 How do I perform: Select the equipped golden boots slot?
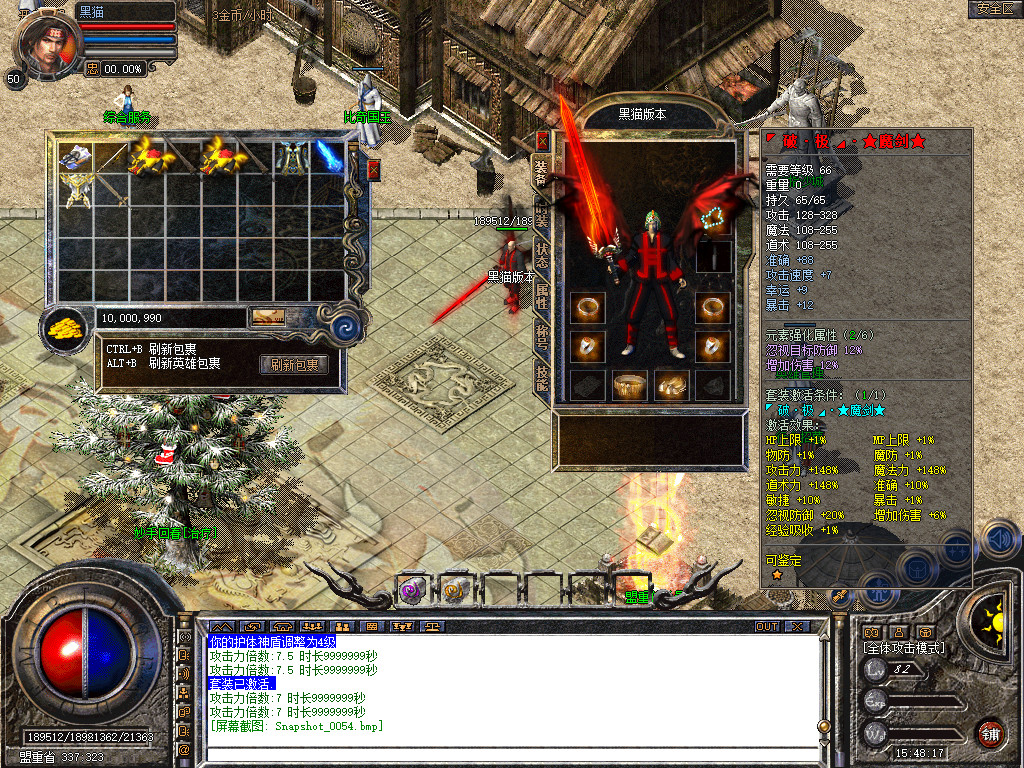(670, 385)
